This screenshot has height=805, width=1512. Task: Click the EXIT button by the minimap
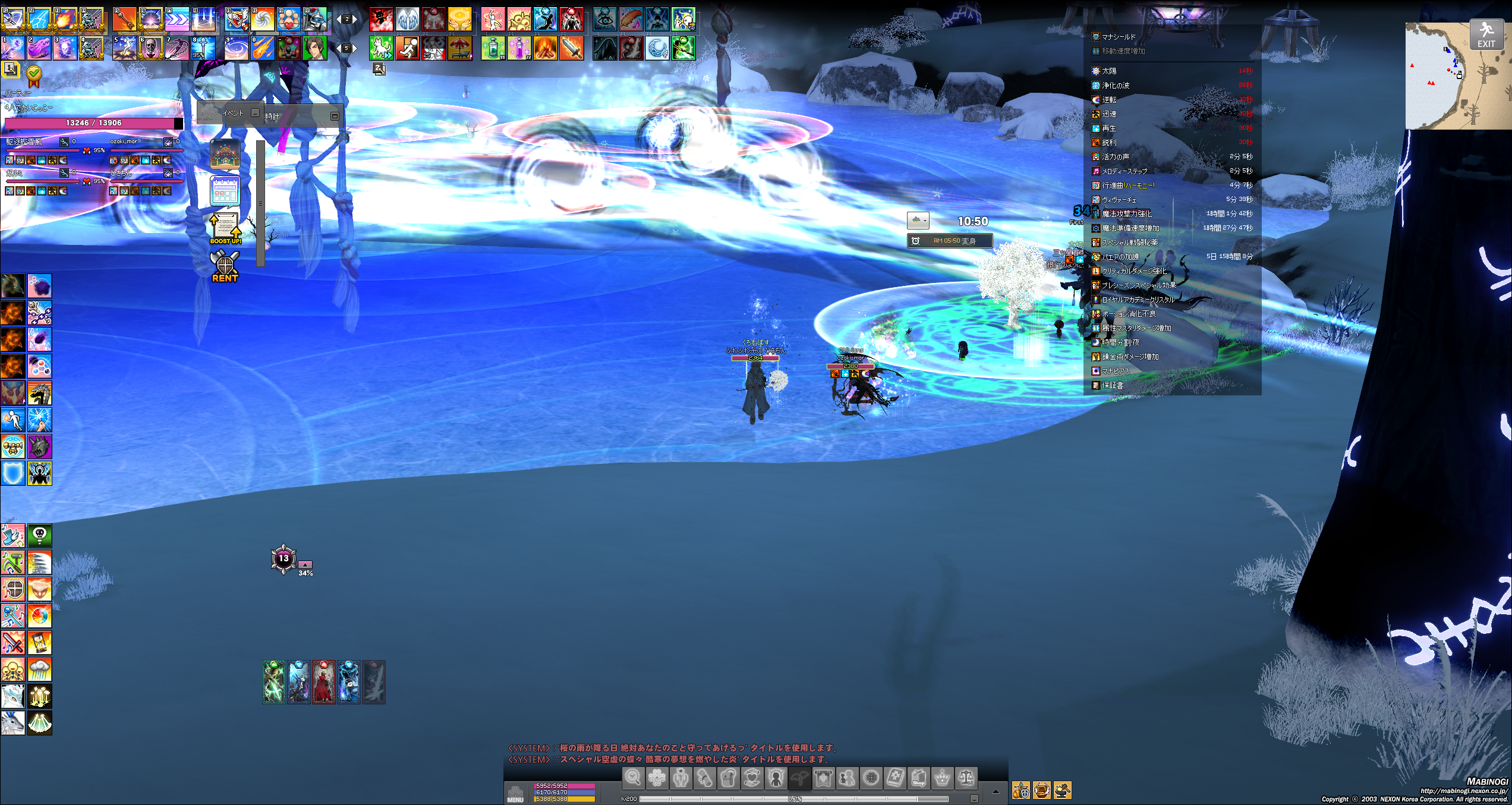click(1486, 34)
